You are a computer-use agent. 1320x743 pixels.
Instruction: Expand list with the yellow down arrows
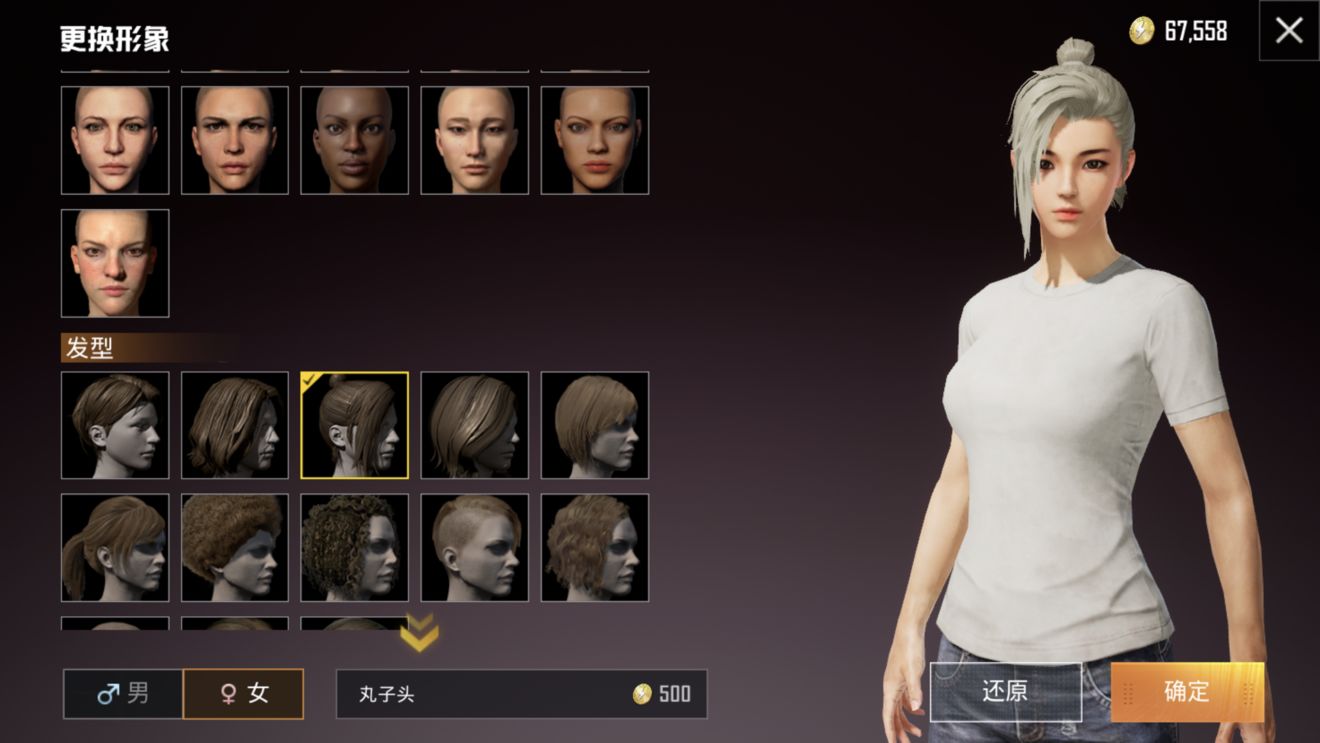coord(419,633)
